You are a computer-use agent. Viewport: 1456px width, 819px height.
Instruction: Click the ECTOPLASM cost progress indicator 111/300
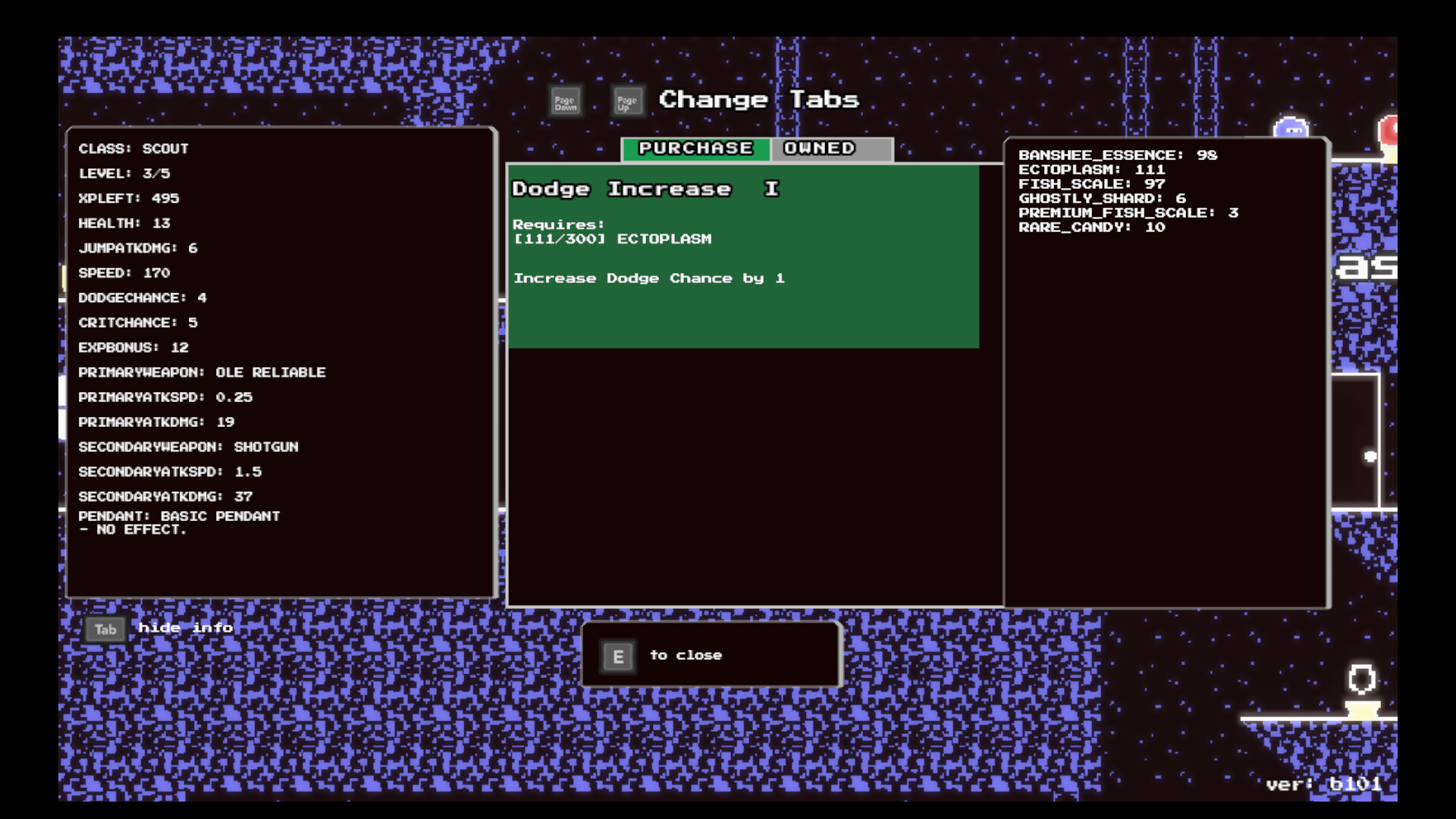pos(612,238)
